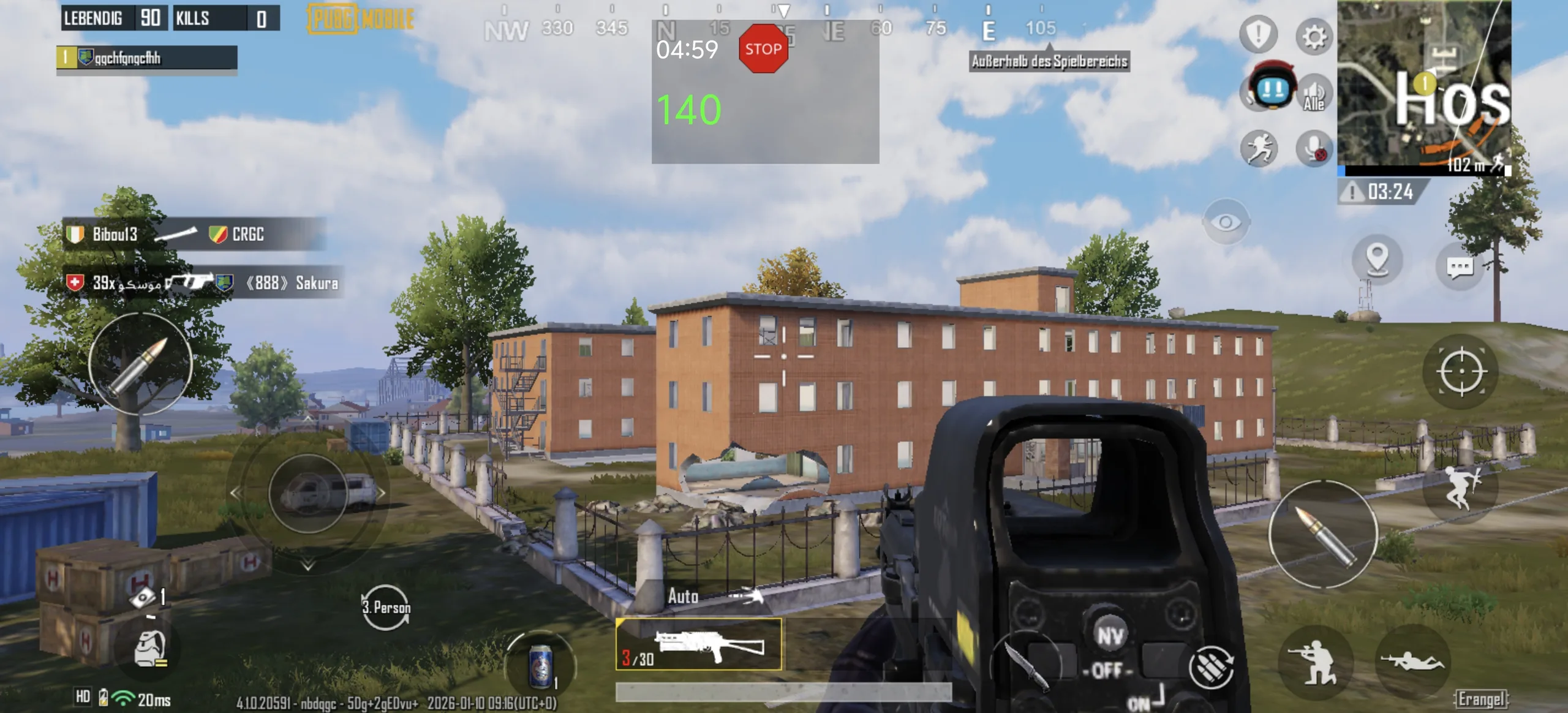1568x713 pixels.
Task: Hold the eye free-look button
Action: point(1226,222)
